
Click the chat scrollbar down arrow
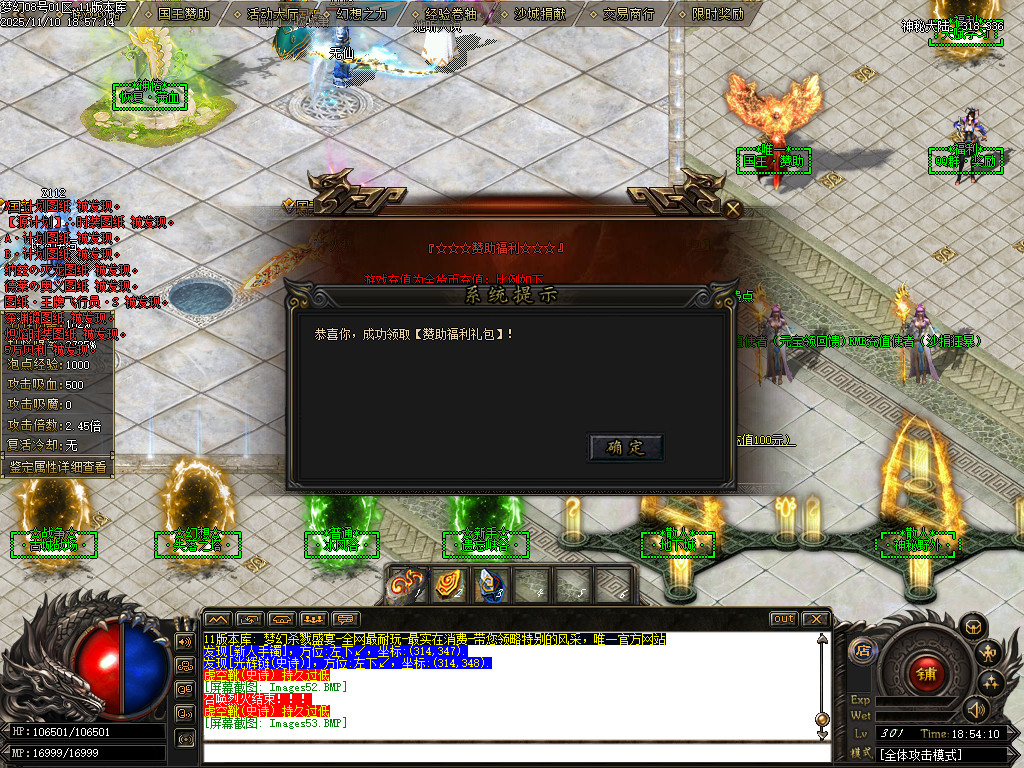click(x=822, y=735)
